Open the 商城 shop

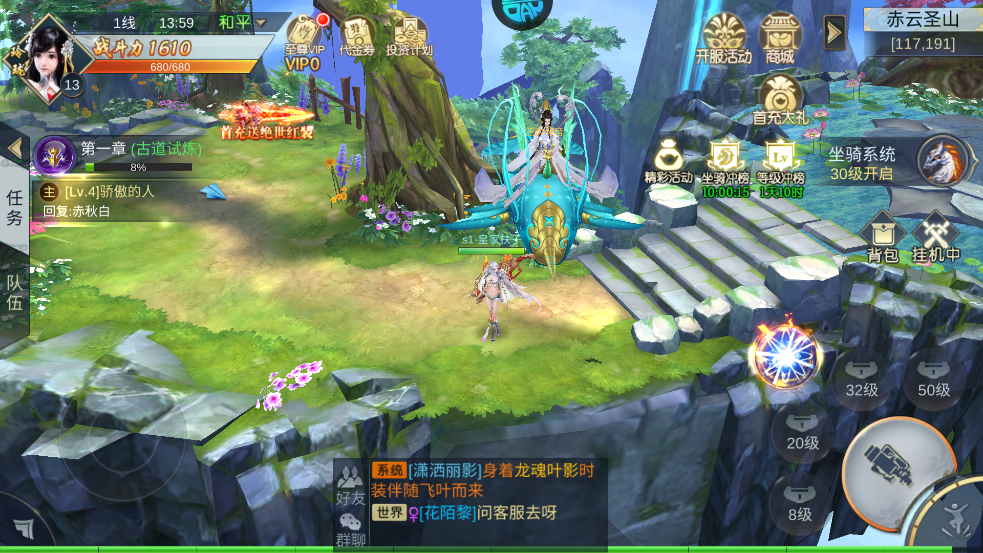click(x=780, y=37)
